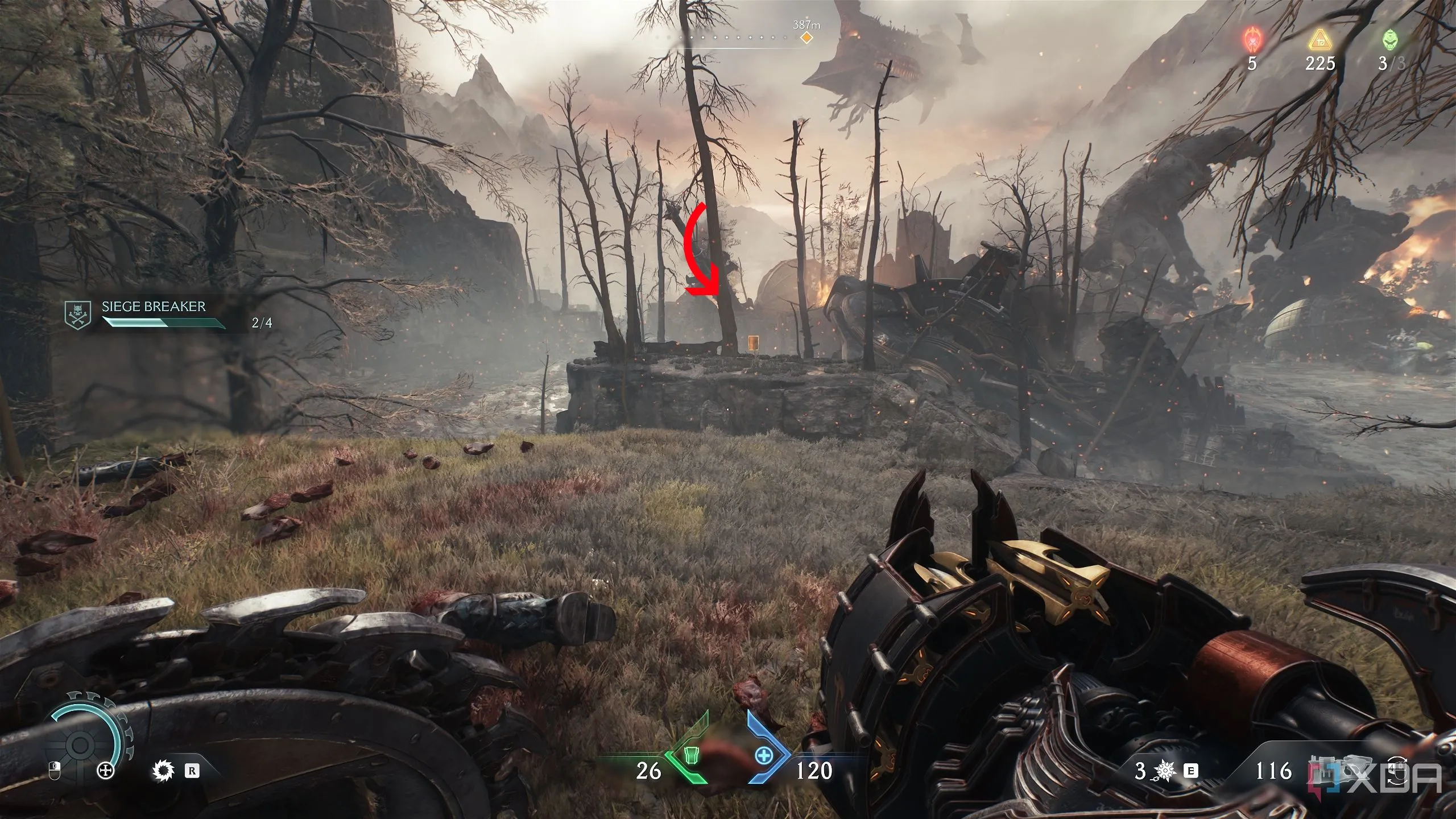This screenshot has height=819, width=1456.
Task: Click the orange diamond compass objective marker
Action: pyautogui.click(x=805, y=38)
